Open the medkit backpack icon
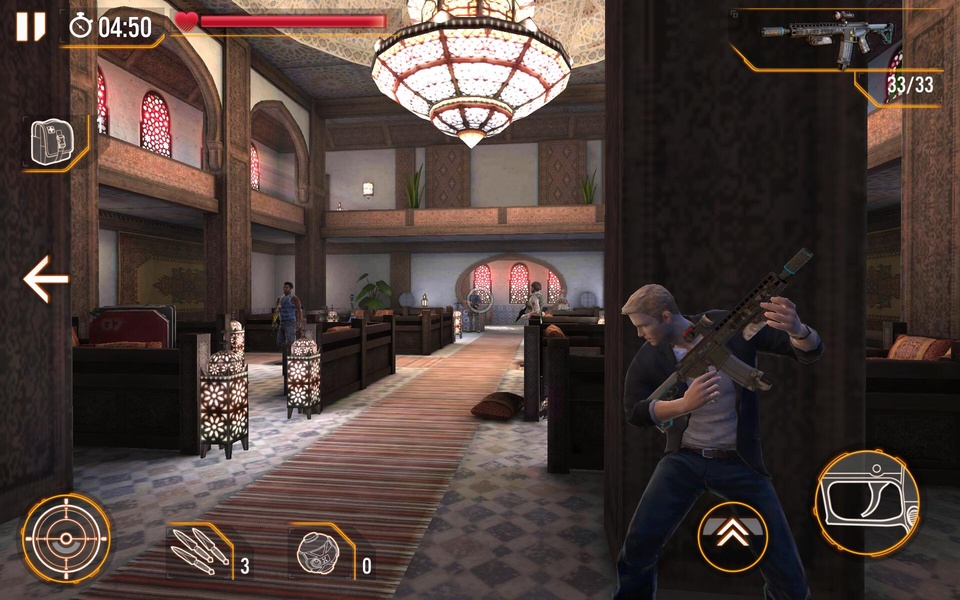This screenshot has width=960, height=600. pos(49,141)
